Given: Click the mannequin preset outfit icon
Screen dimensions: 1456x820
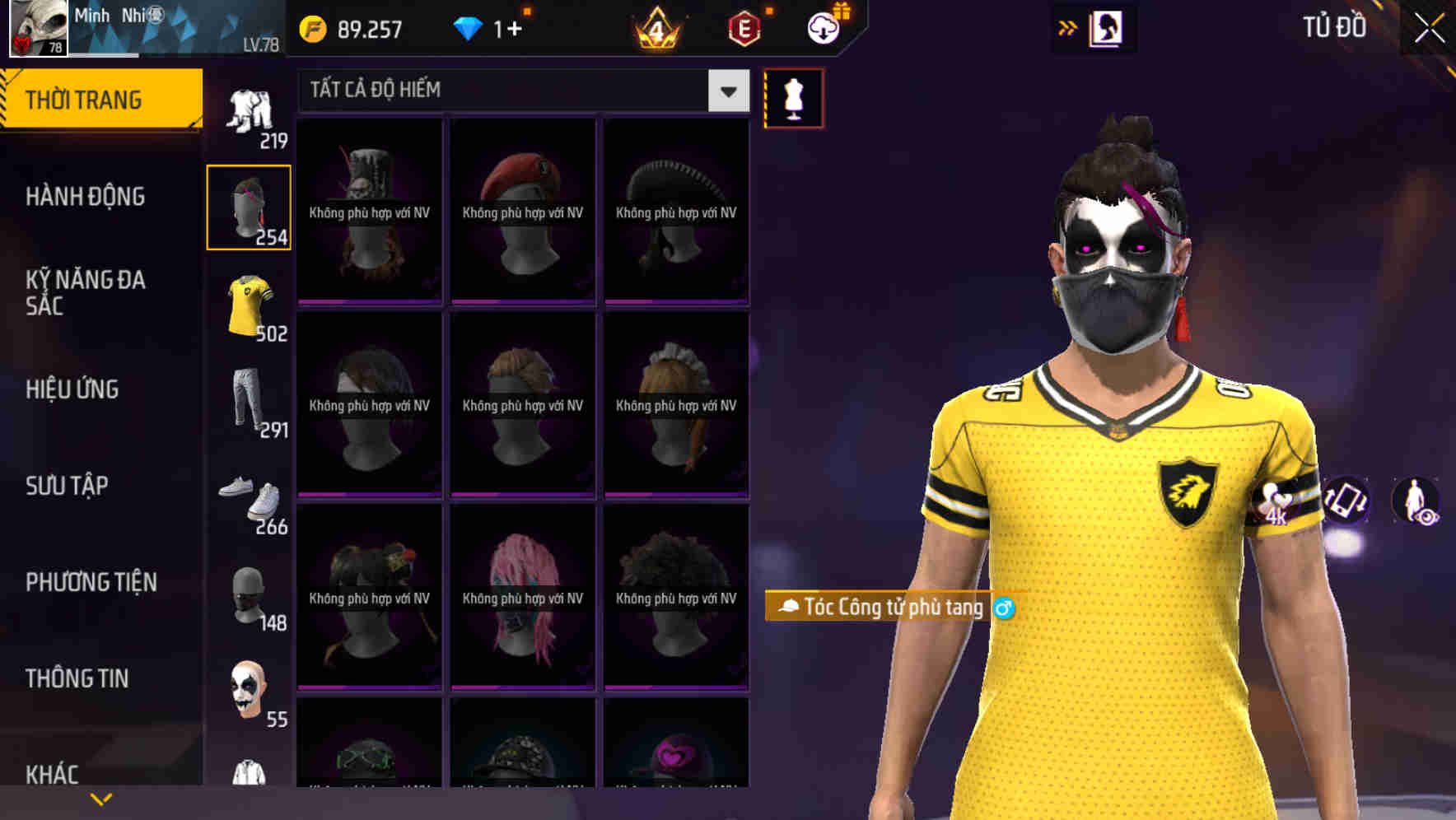Looking at the screenshot, I should pos(793,97).
